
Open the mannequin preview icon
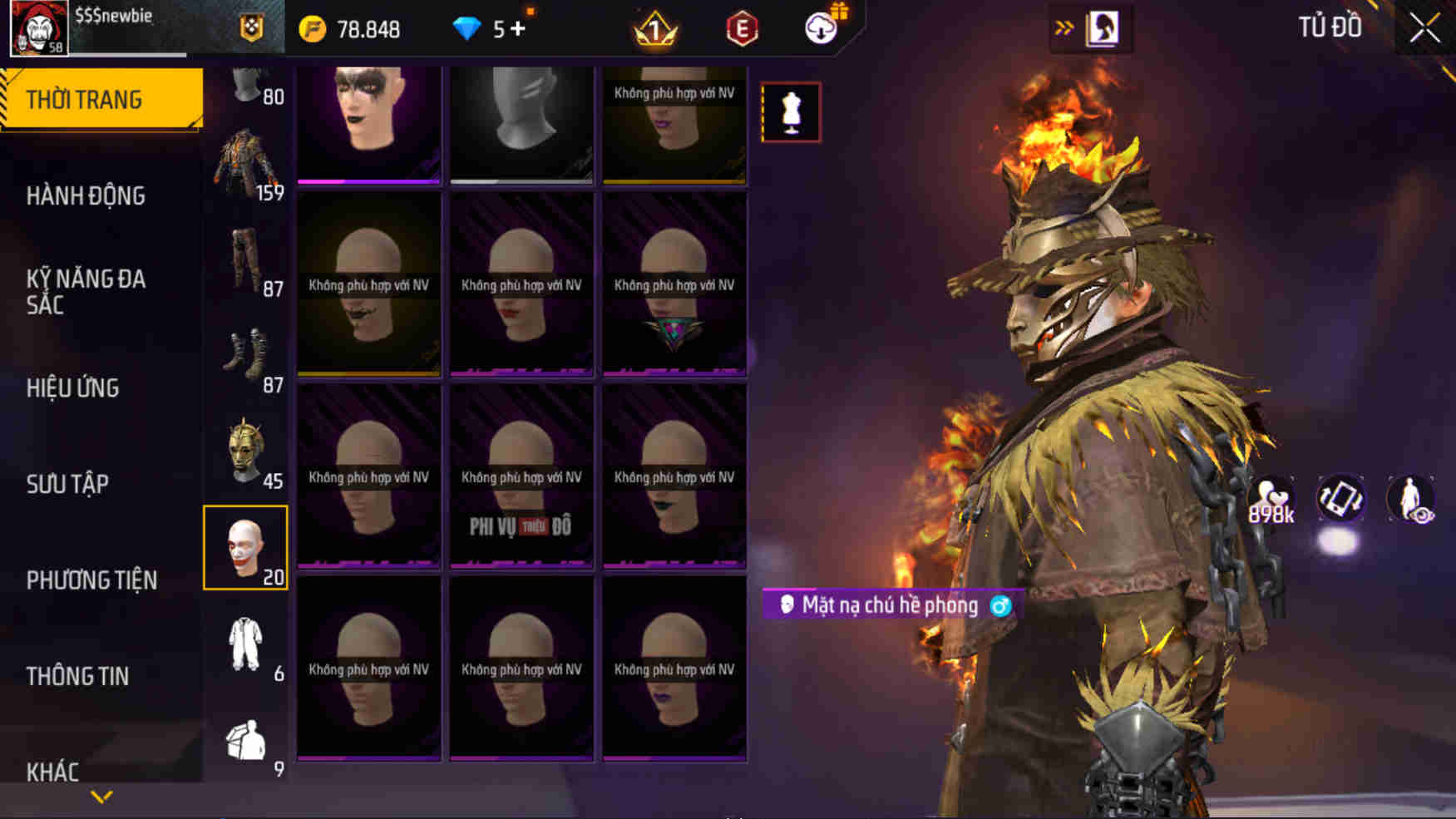click(x=791, y=112)
